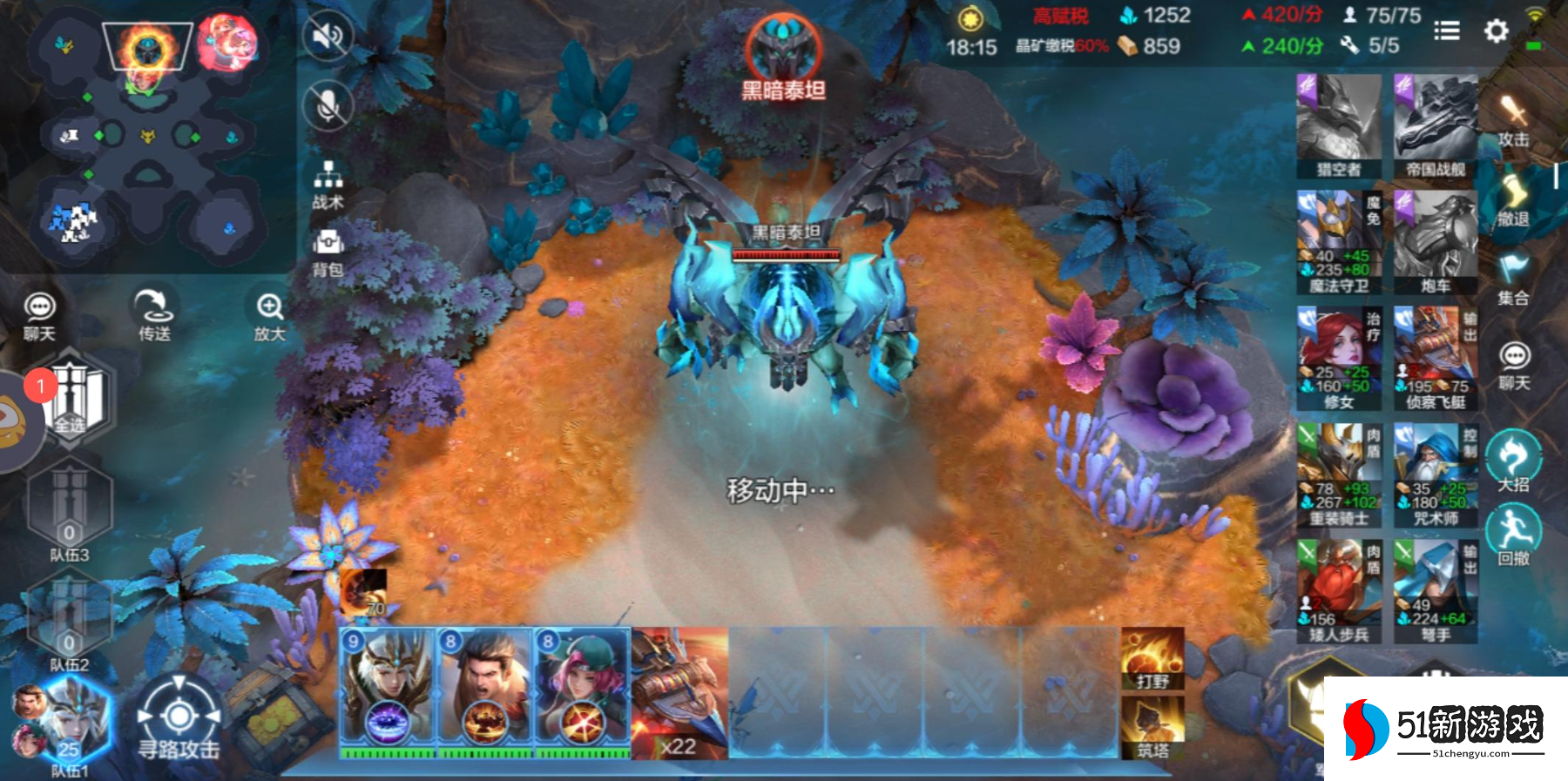Open the list menu icon
The width and height of the screenshot is (1568, 781).
(1446, 31)
